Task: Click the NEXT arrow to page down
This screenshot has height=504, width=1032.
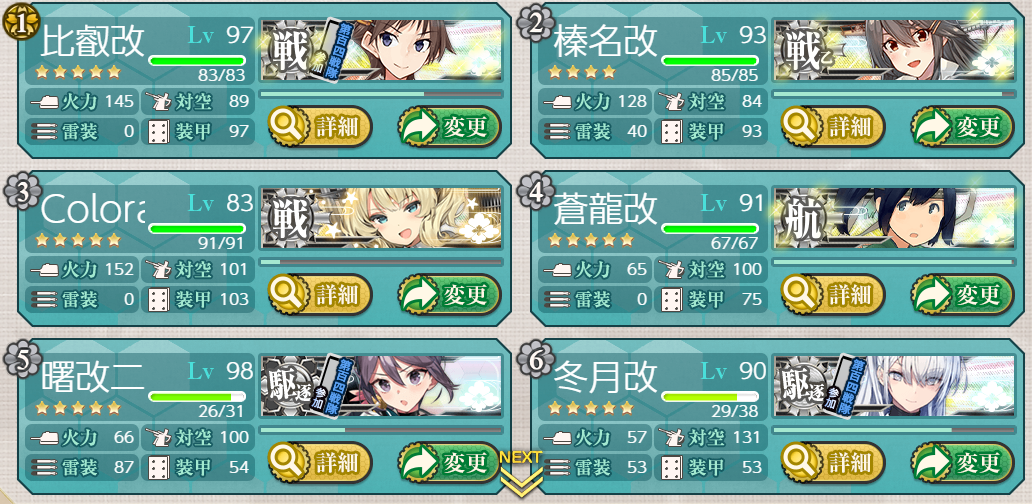Action: 520,473
